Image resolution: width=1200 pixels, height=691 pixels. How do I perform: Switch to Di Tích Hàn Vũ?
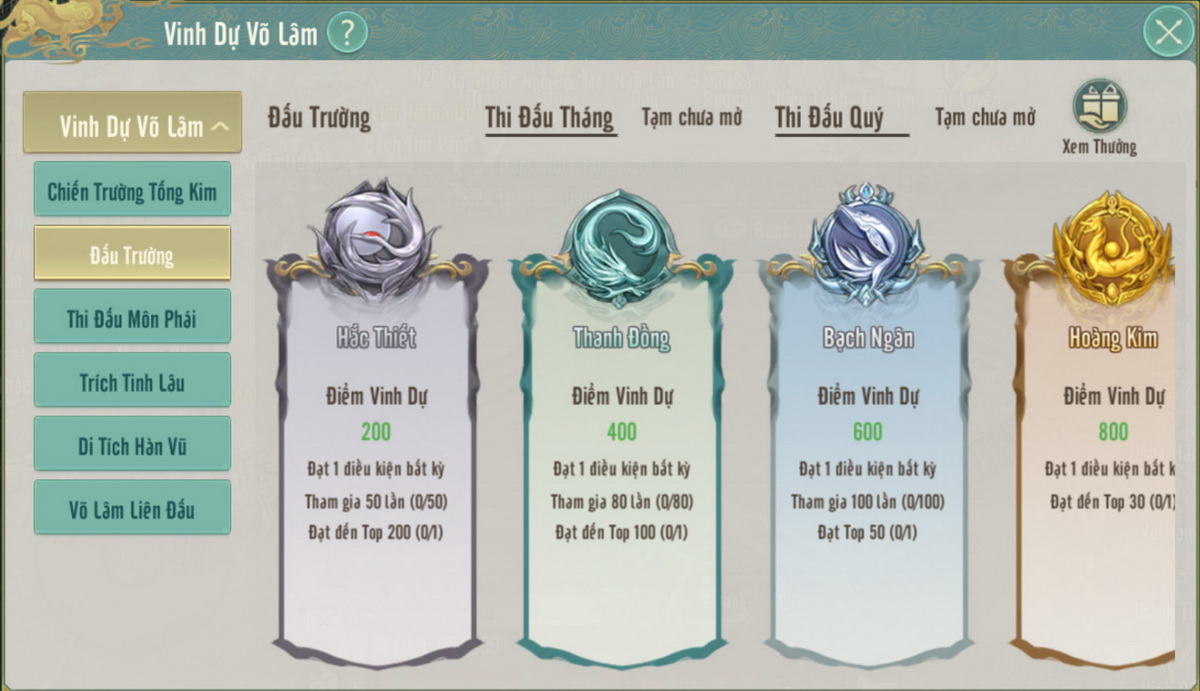132,445
